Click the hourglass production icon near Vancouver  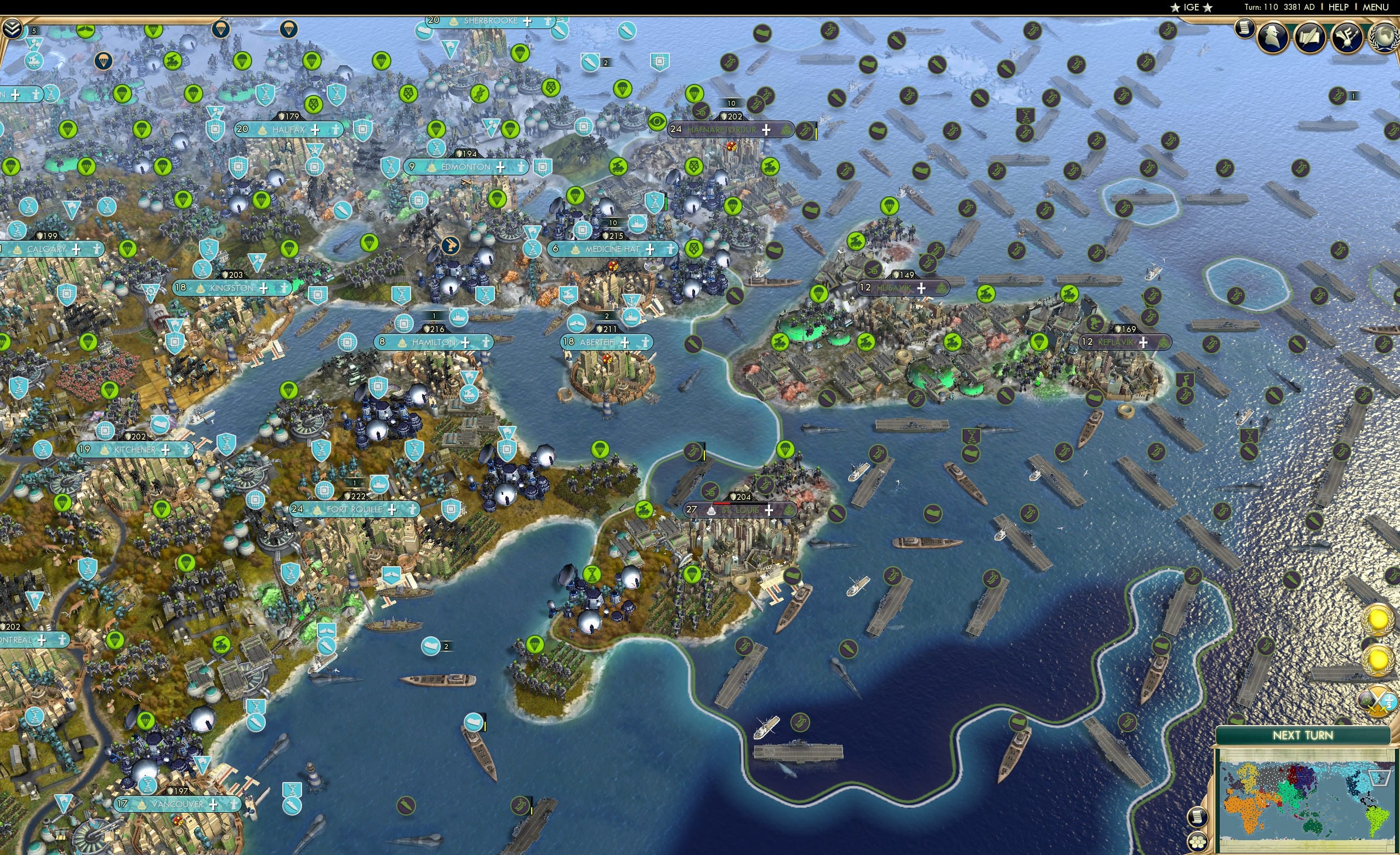click(x=147, y=786)
